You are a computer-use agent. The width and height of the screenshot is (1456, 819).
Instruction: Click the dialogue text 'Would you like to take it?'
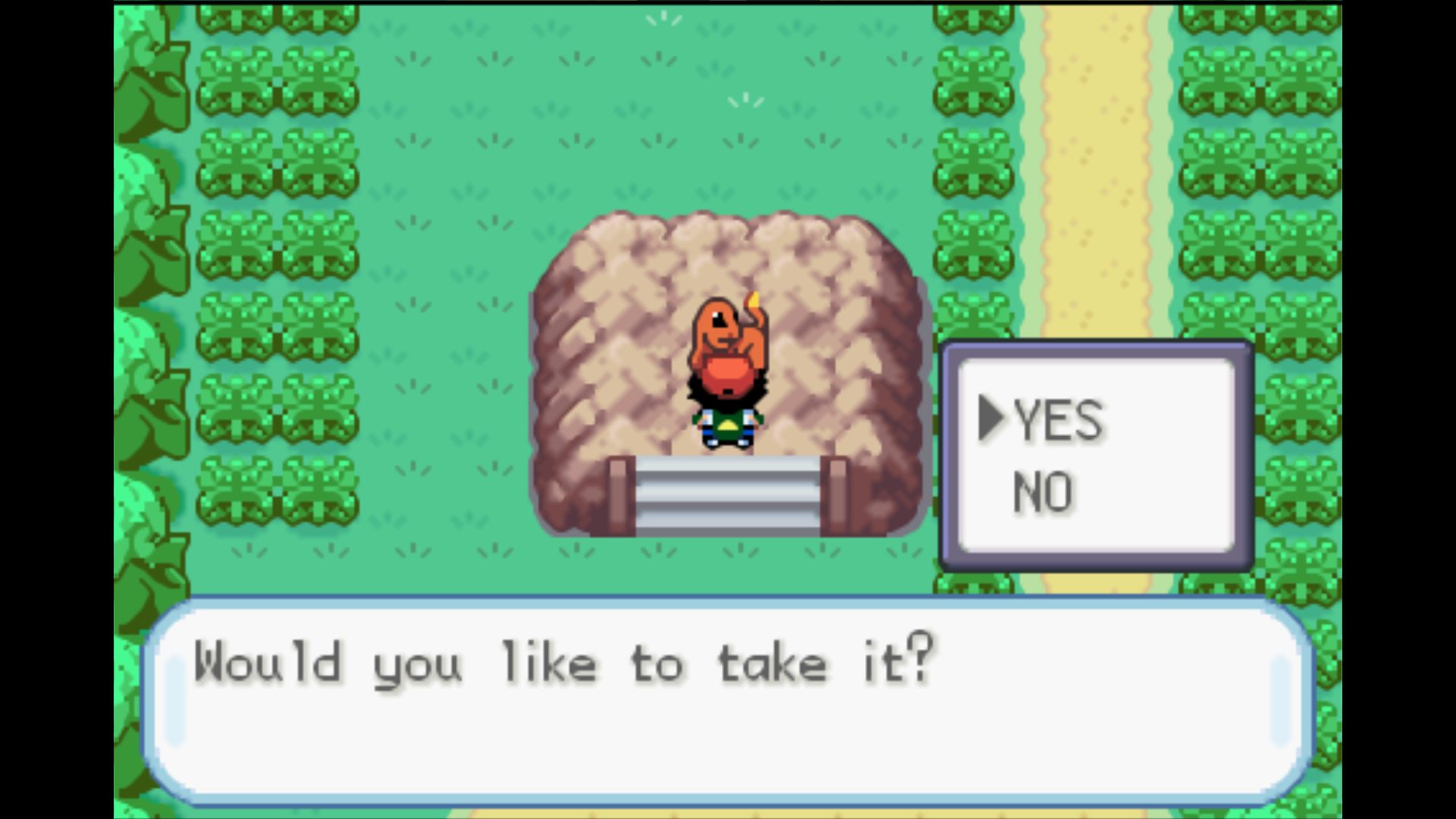(x=561, y=664)
